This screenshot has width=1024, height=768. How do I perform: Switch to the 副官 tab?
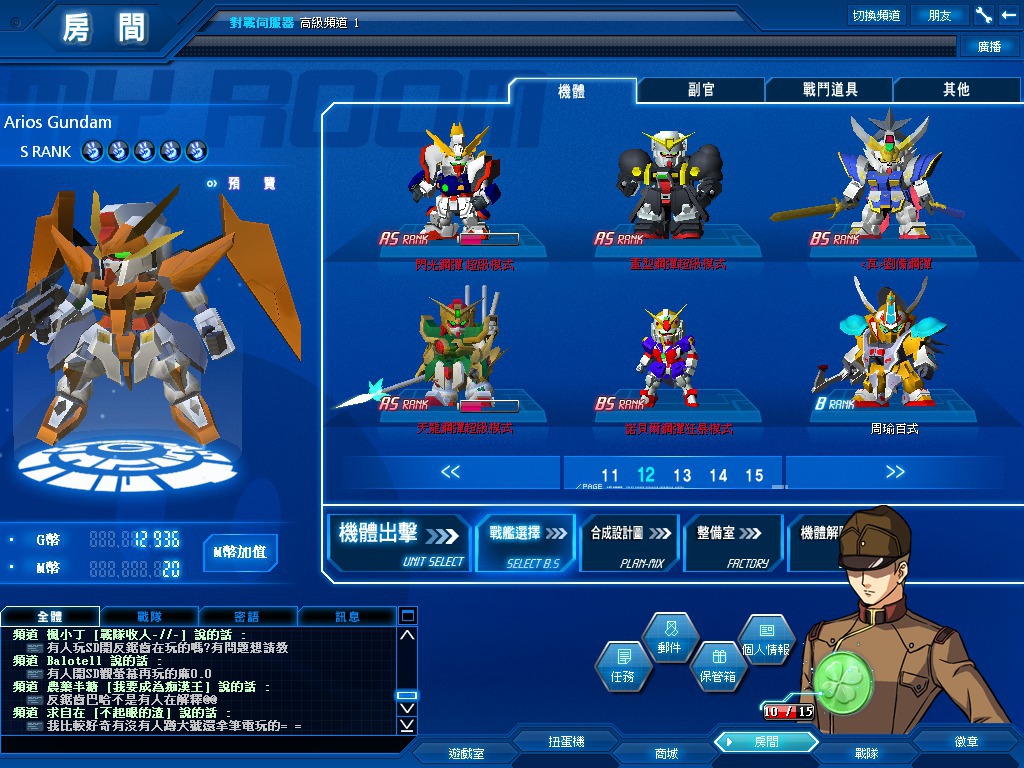[700, 90]
